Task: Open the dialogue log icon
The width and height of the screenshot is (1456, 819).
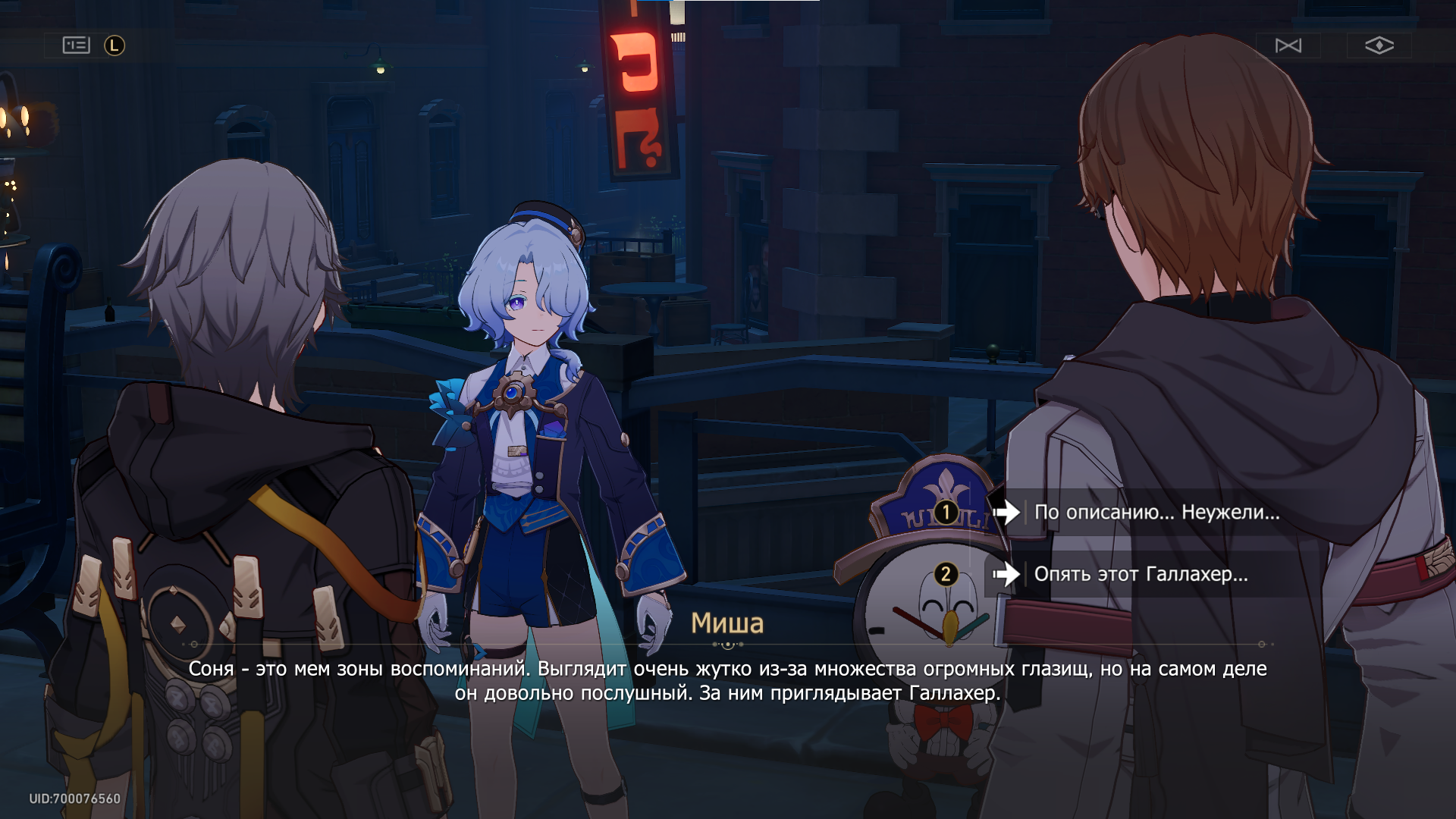Action: click(x=77, y=45)
